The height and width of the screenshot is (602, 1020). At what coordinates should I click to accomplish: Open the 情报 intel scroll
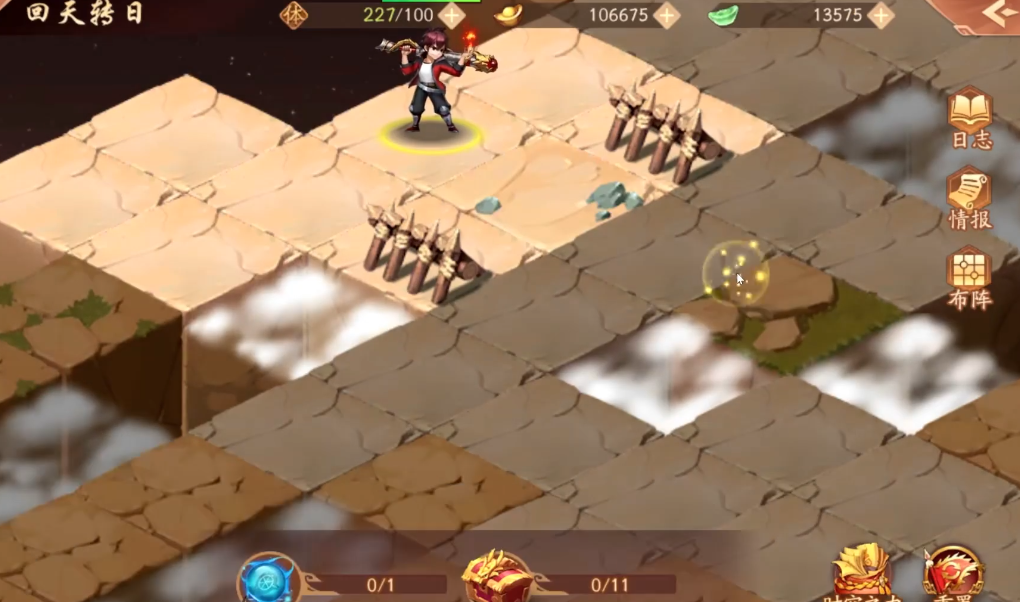point(969,196)
